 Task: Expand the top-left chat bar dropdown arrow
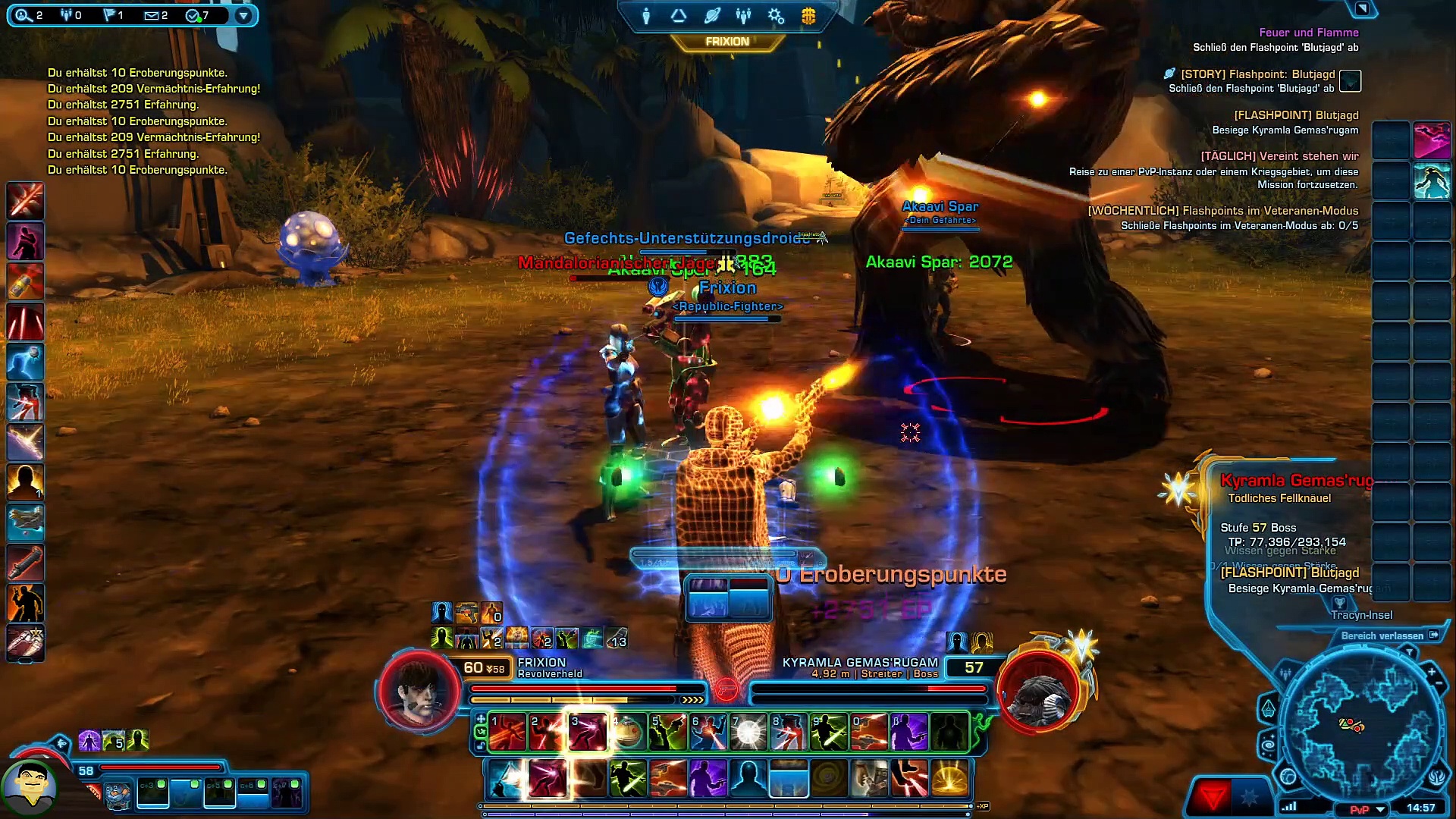pos(243,15)
